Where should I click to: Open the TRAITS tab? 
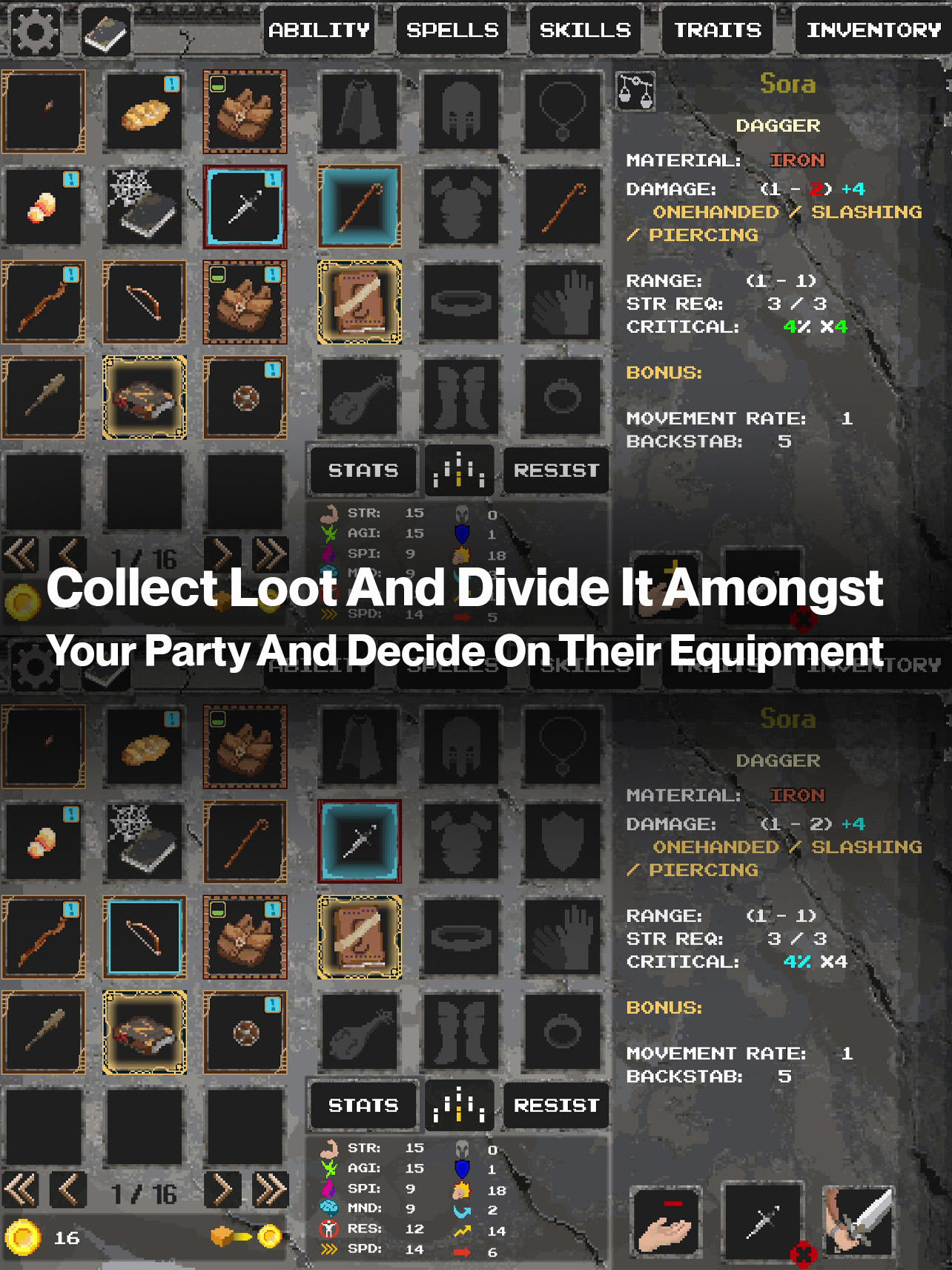pyautogui.click(x=716, y=30)
